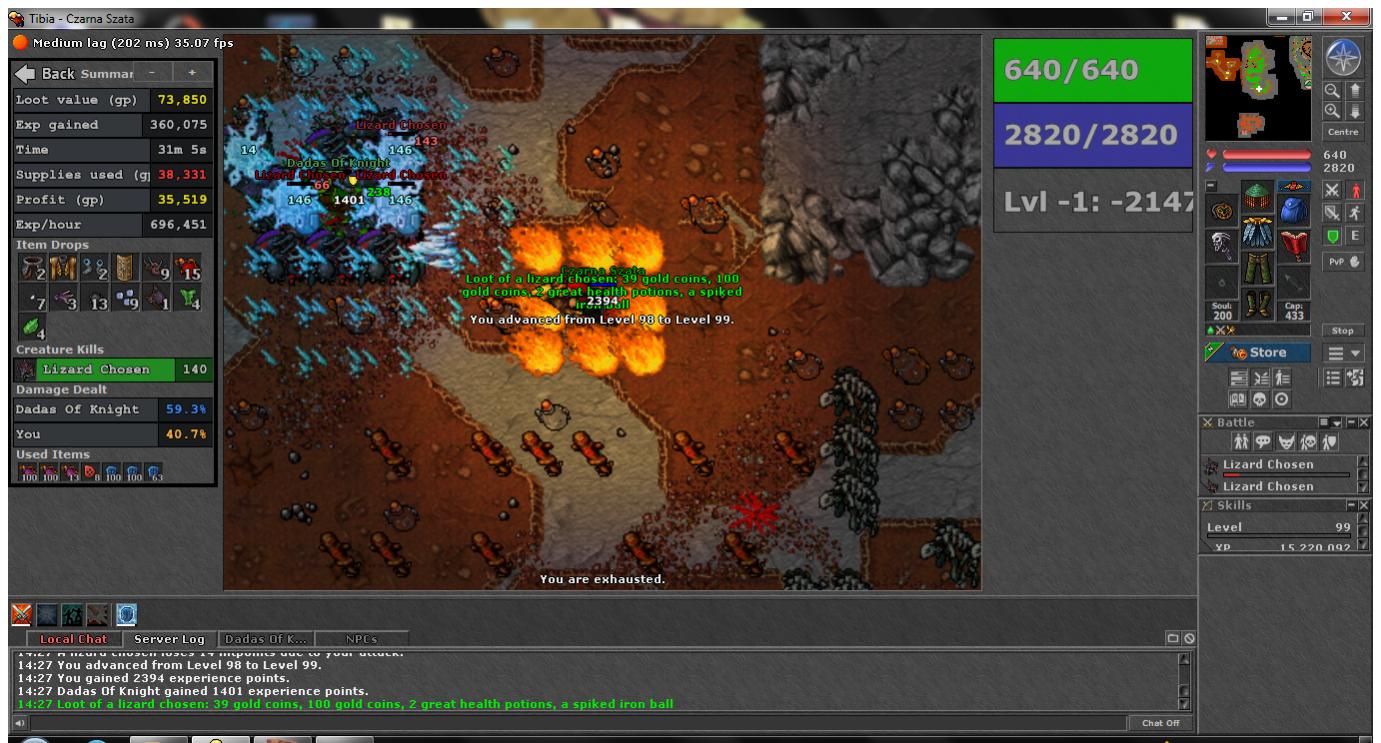Open the in-game Store
This screenshot has height=743, width=1381.
[x=1258, y=352]
